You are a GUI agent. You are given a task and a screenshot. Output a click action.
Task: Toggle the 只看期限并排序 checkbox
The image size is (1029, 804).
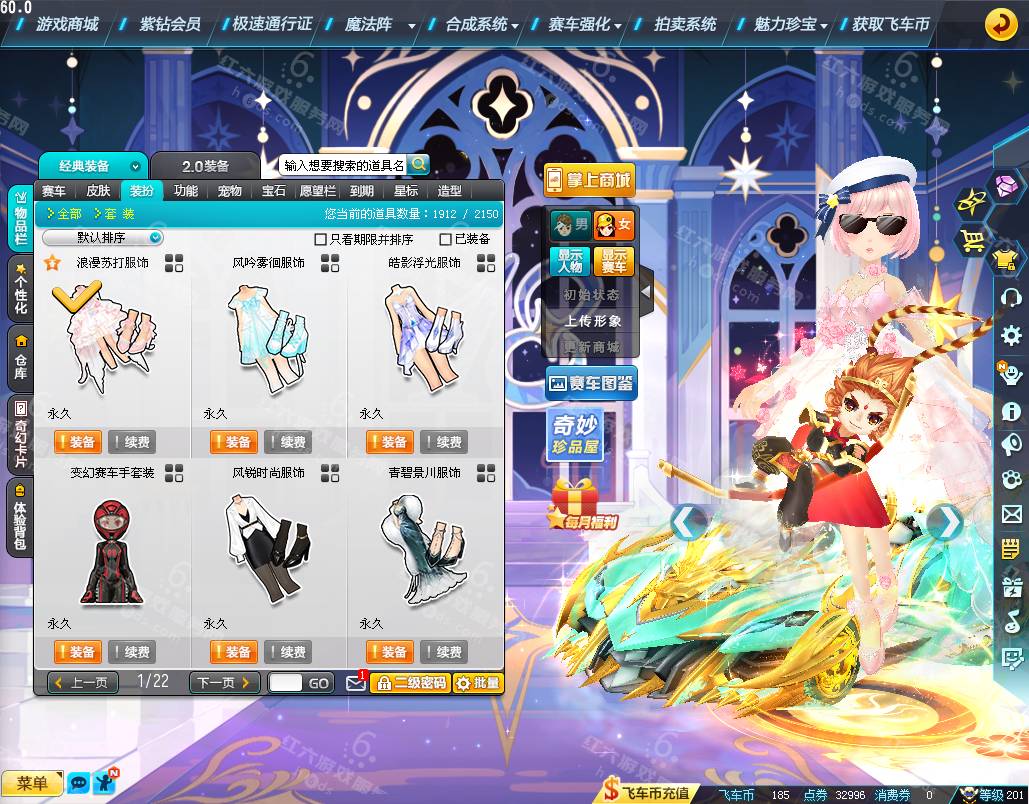321,240
